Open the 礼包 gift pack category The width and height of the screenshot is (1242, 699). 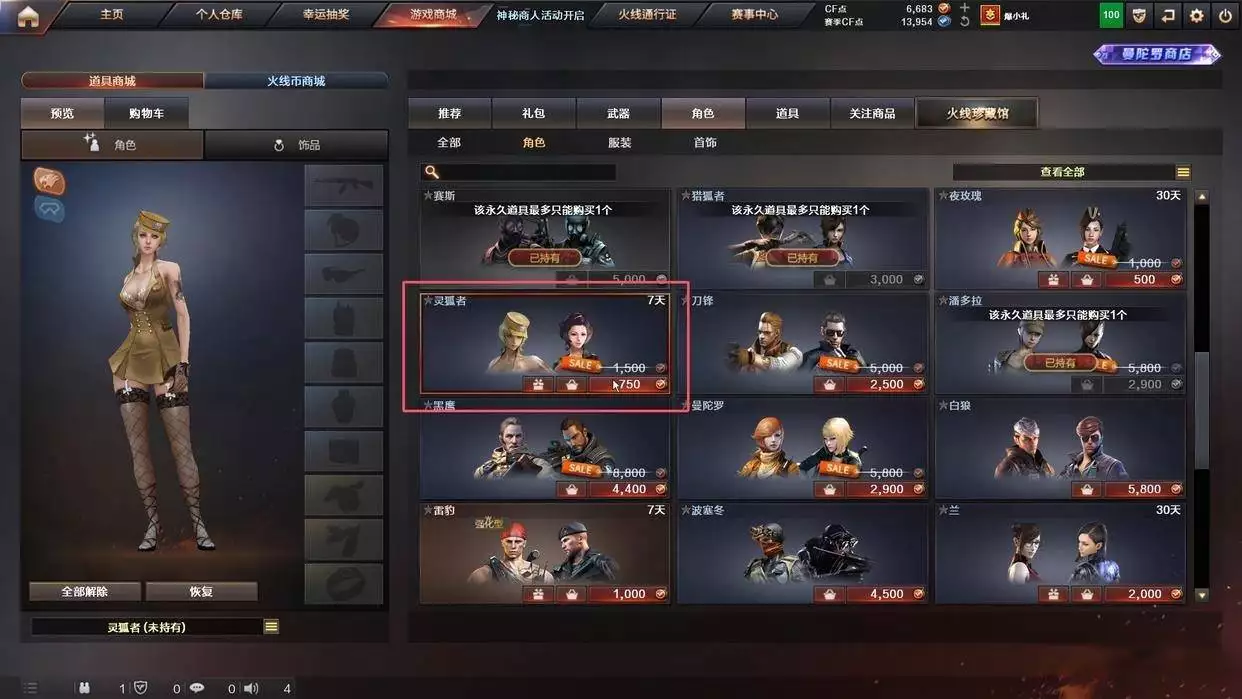533,114
